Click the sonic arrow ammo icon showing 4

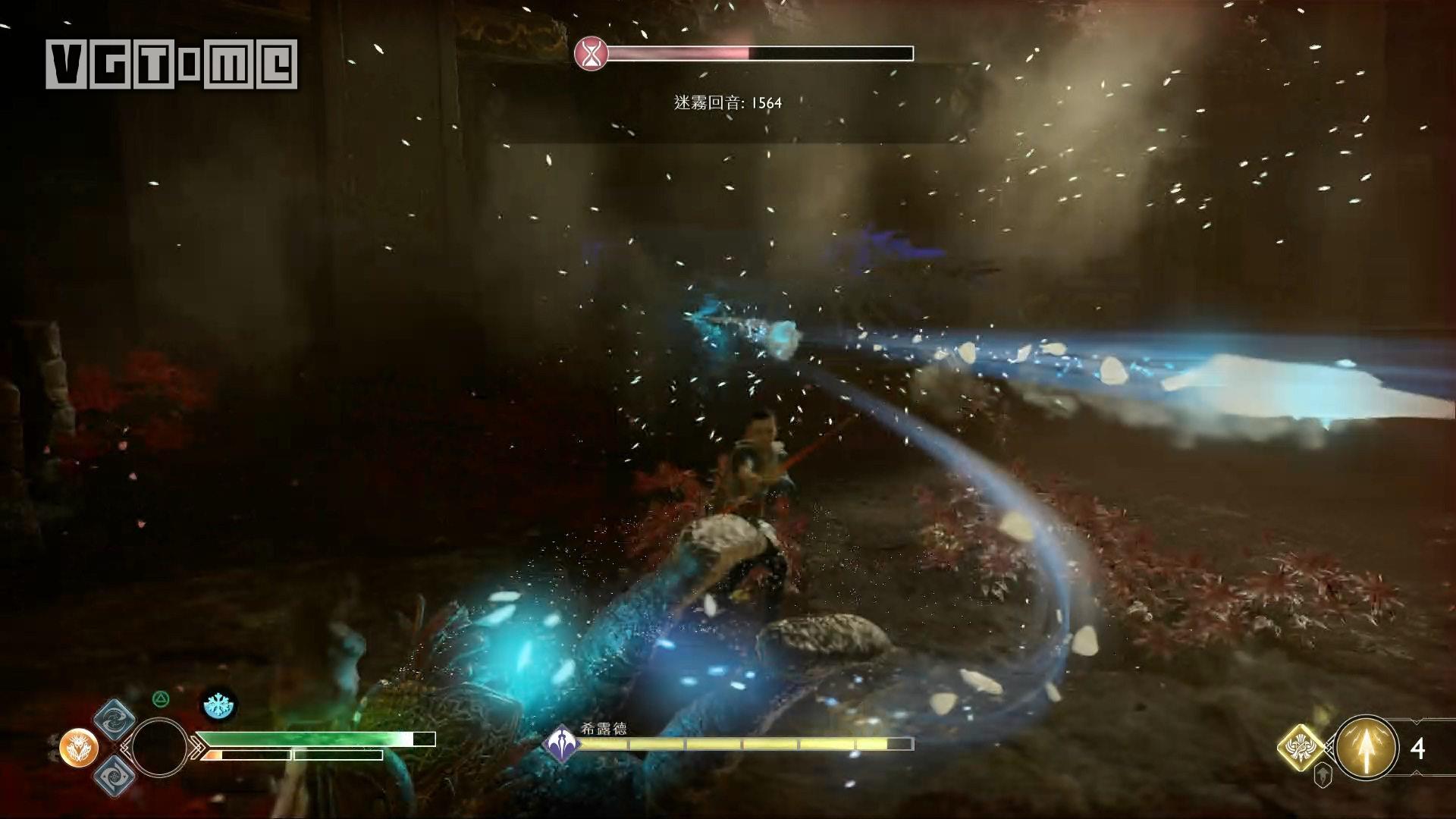(x=1367, y=748)
